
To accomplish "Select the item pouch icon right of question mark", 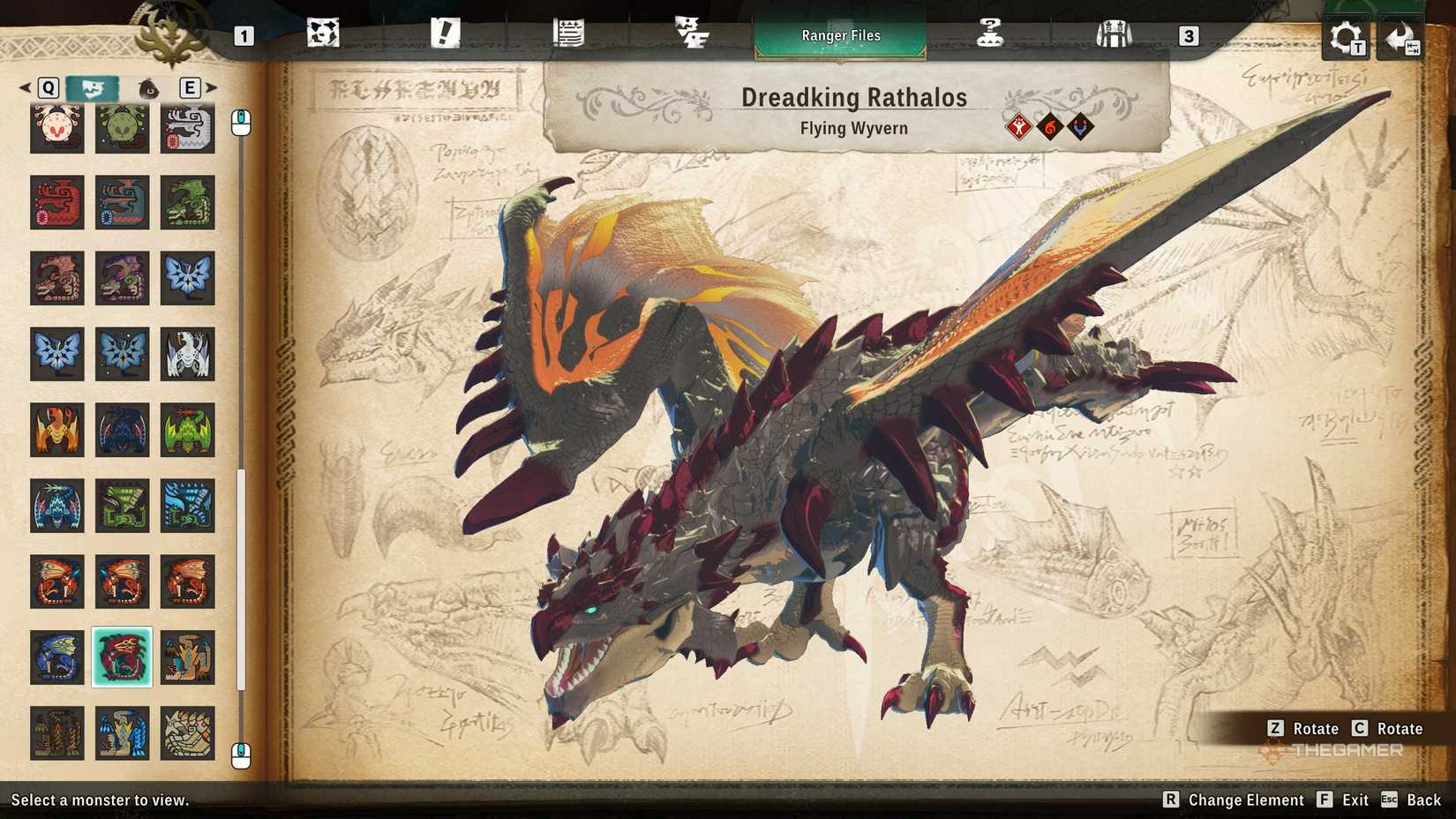I will (x=1115, y=33).
